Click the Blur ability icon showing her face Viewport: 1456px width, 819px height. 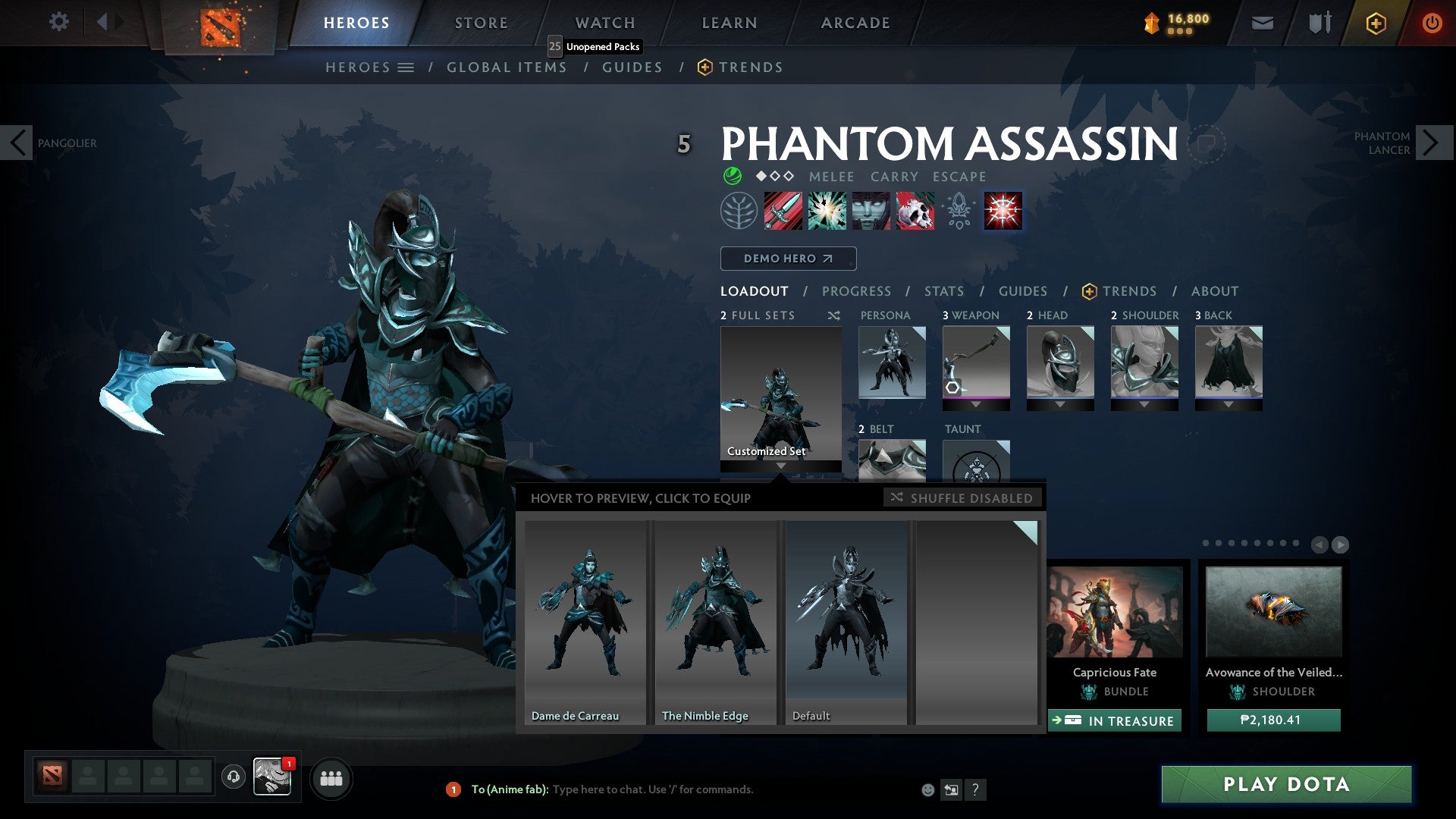(870, 211)
